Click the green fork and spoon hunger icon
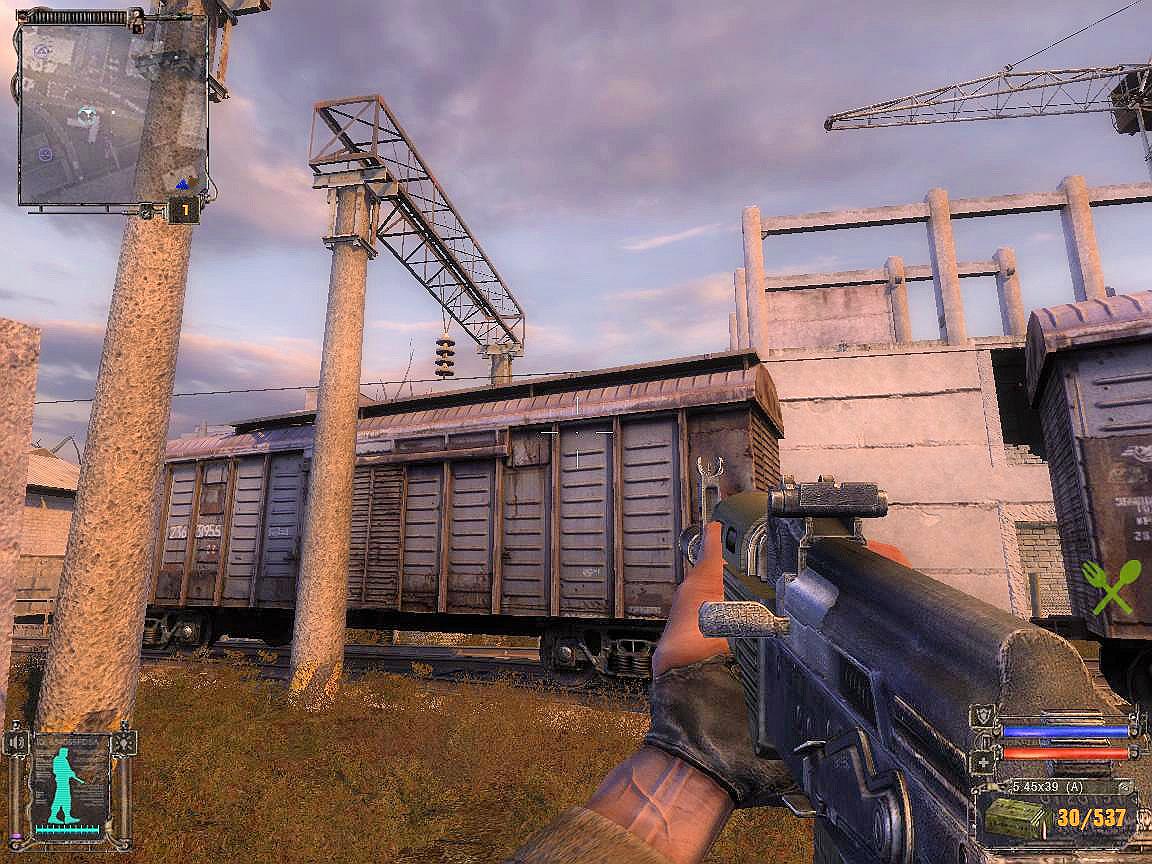Viewport: 1152px width, 864px height. pos(1111,586)
